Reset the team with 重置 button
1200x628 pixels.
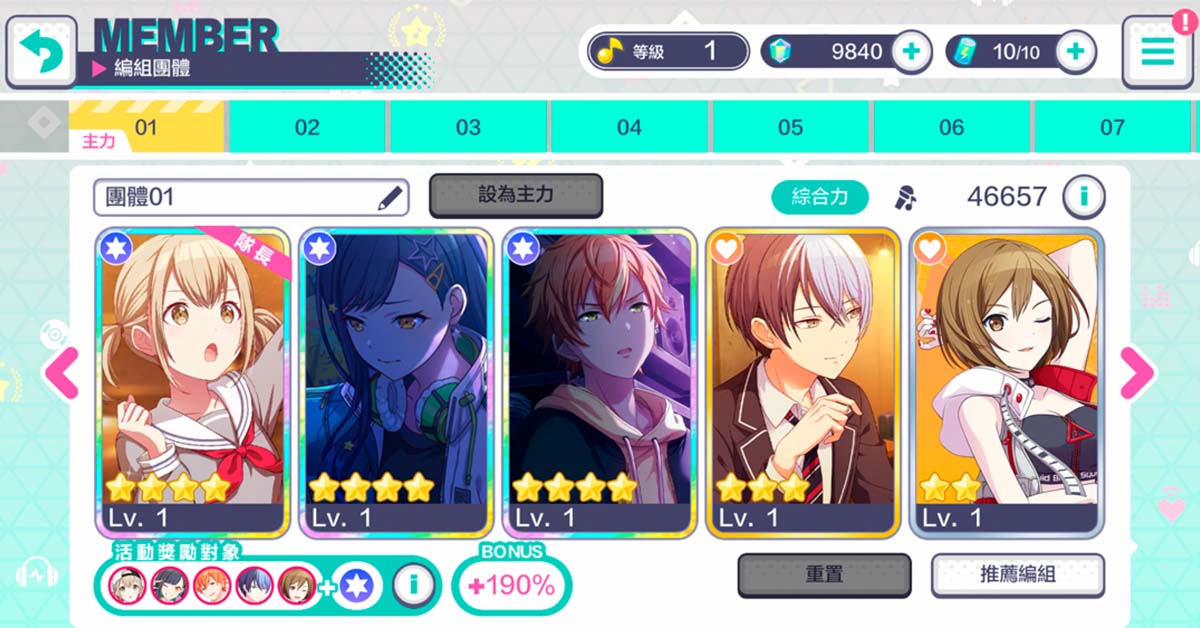pos(824,575)
